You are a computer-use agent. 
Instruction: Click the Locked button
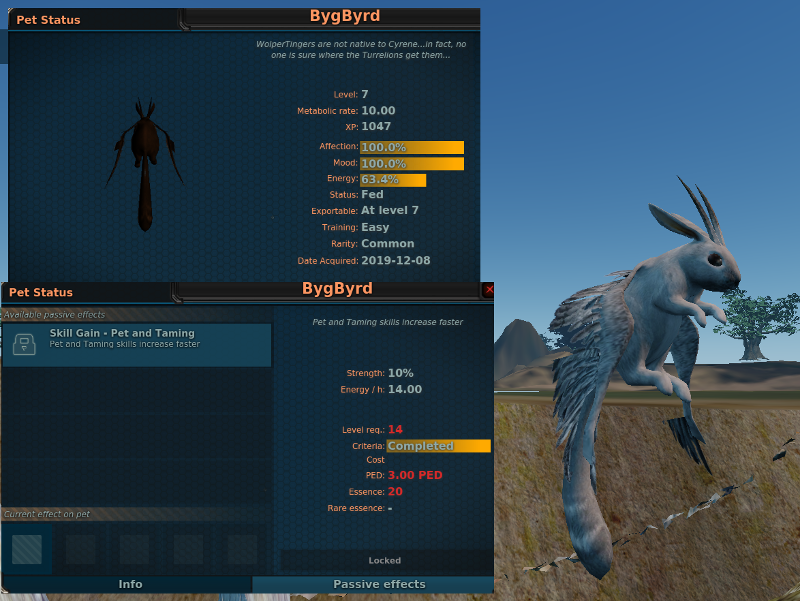point(384,560)
